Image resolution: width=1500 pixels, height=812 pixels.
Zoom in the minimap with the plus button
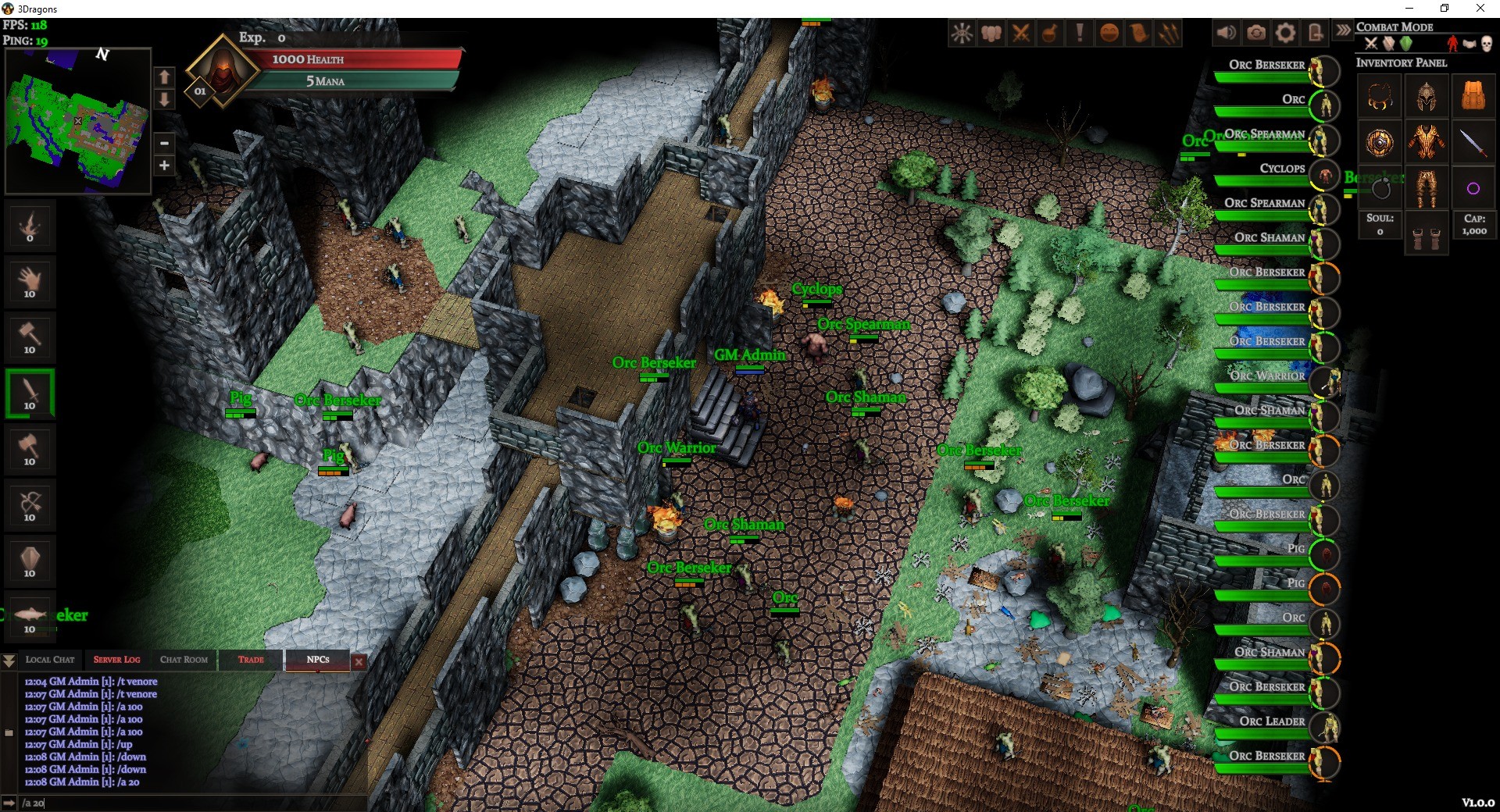pyautogui.click(x=164, y=166)
